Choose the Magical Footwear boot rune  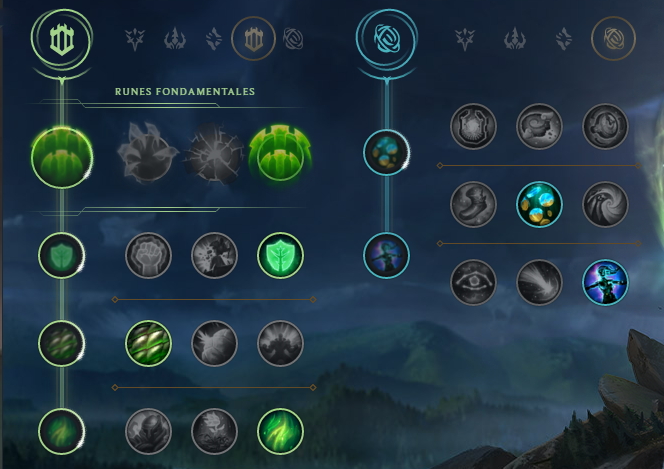pyautogui.click(x=539, y=127)
